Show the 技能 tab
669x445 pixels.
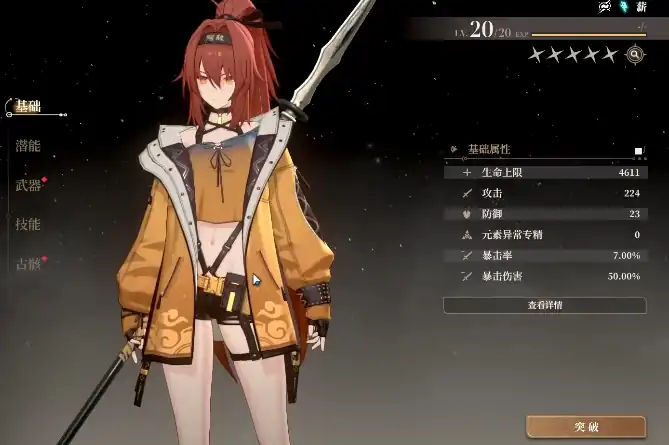28,224
